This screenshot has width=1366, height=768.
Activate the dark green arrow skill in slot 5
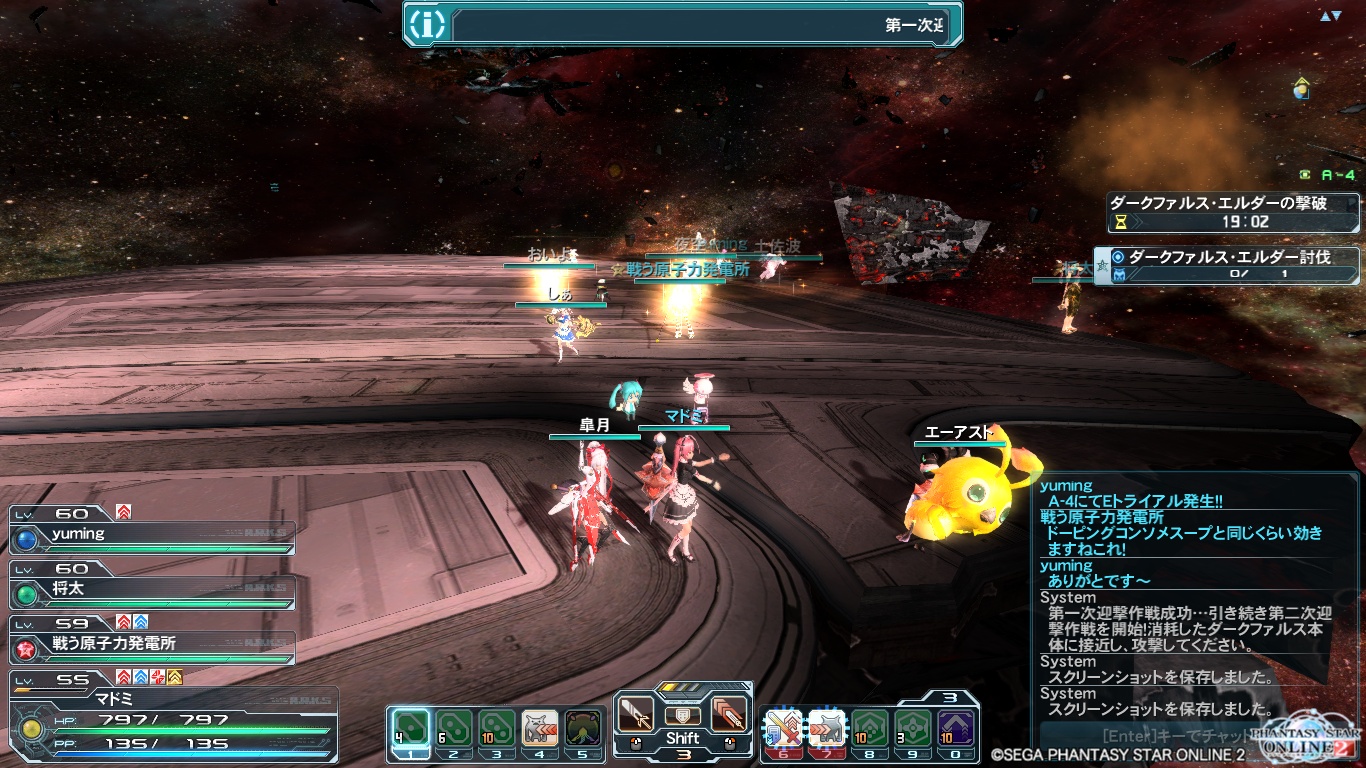point(583,728)
